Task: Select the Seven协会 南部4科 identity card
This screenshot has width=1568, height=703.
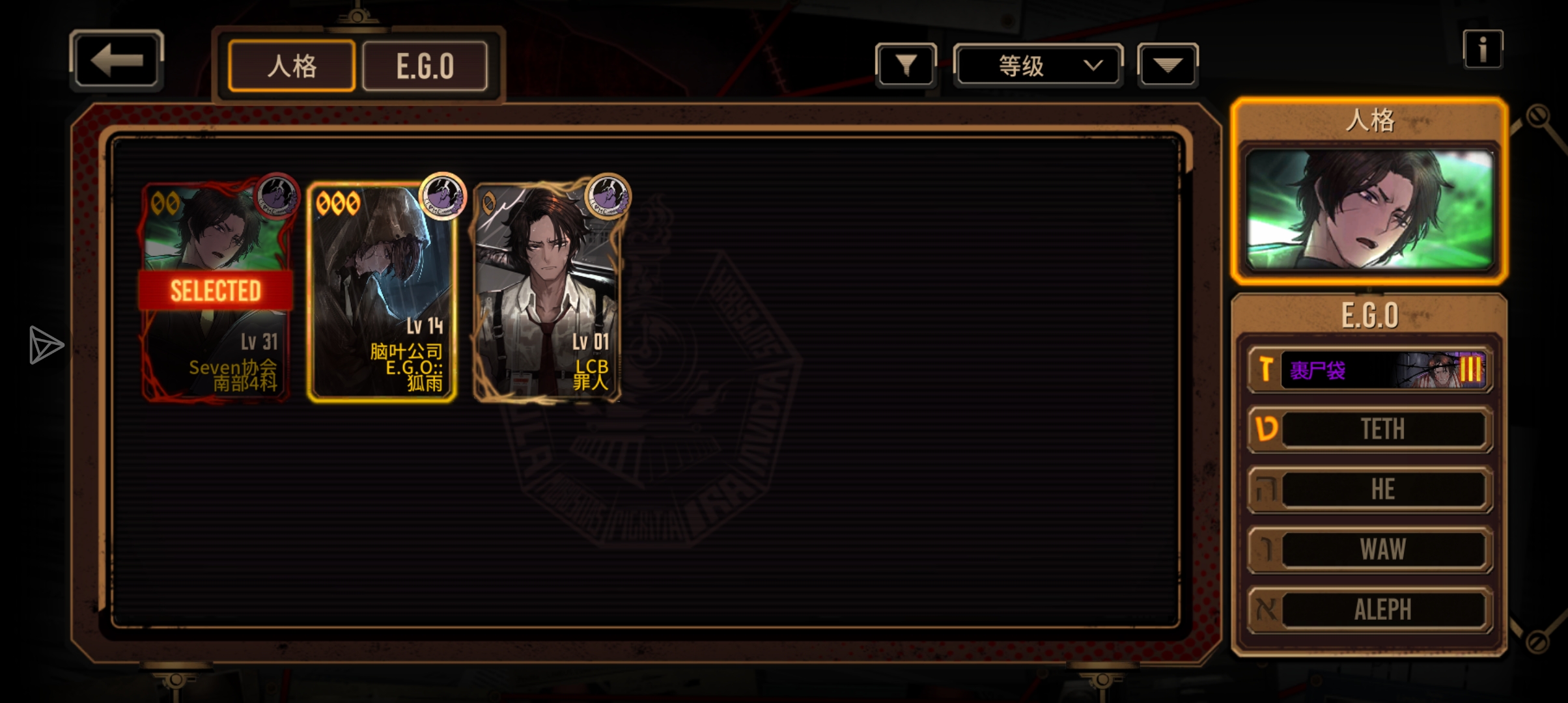Action: 216,291
